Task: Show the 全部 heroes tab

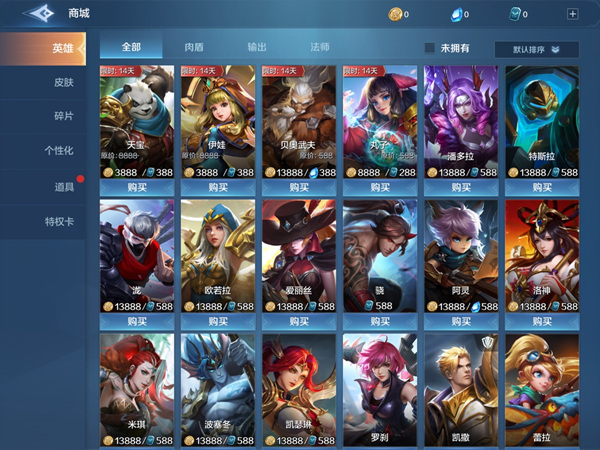Action: [x=131, y=47]
